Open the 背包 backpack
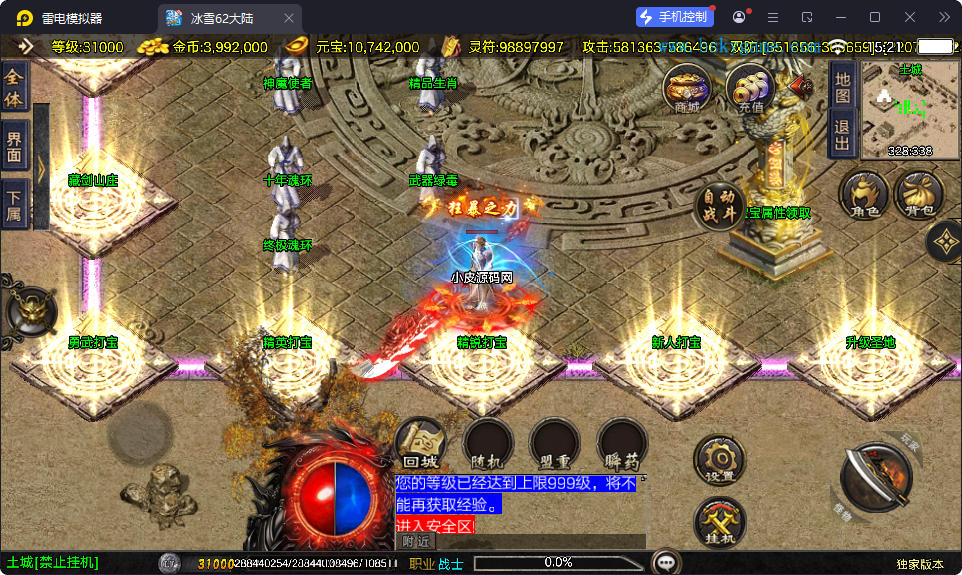The height and width of the screenshot is (575, 962). point(918,195)
